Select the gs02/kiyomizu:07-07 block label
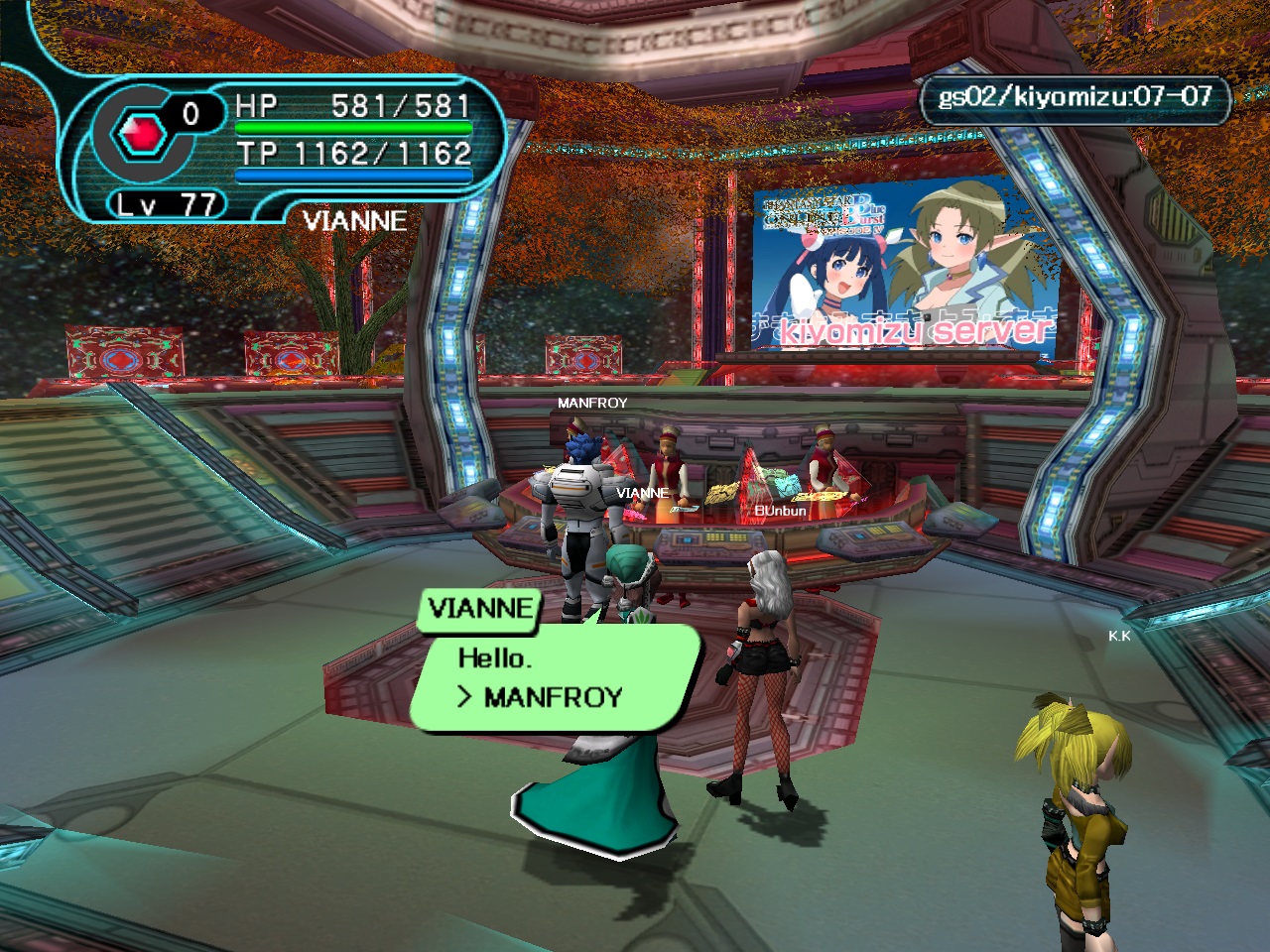Image resolution: width=1270 pixels, height=952 pixels. coord(1075,97)
